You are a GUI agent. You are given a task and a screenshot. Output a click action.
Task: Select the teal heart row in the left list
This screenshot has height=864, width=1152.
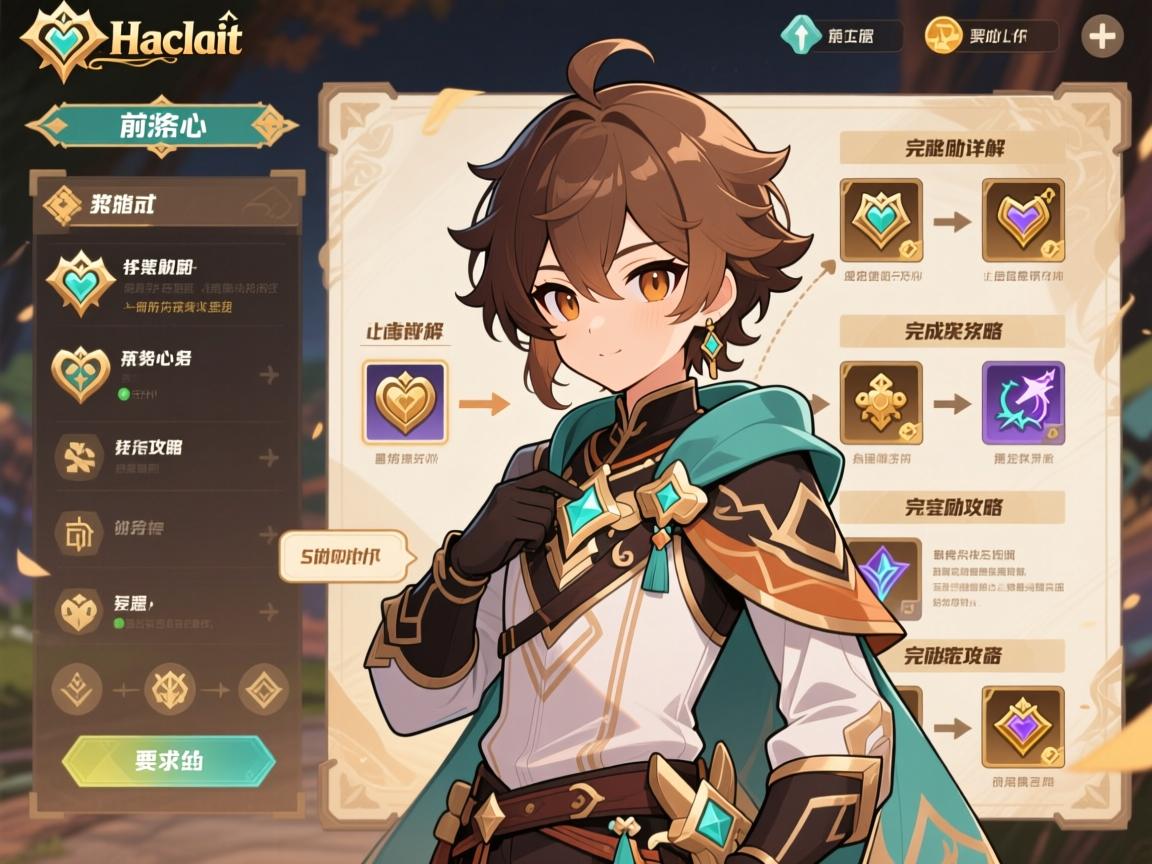pos(167,285)
